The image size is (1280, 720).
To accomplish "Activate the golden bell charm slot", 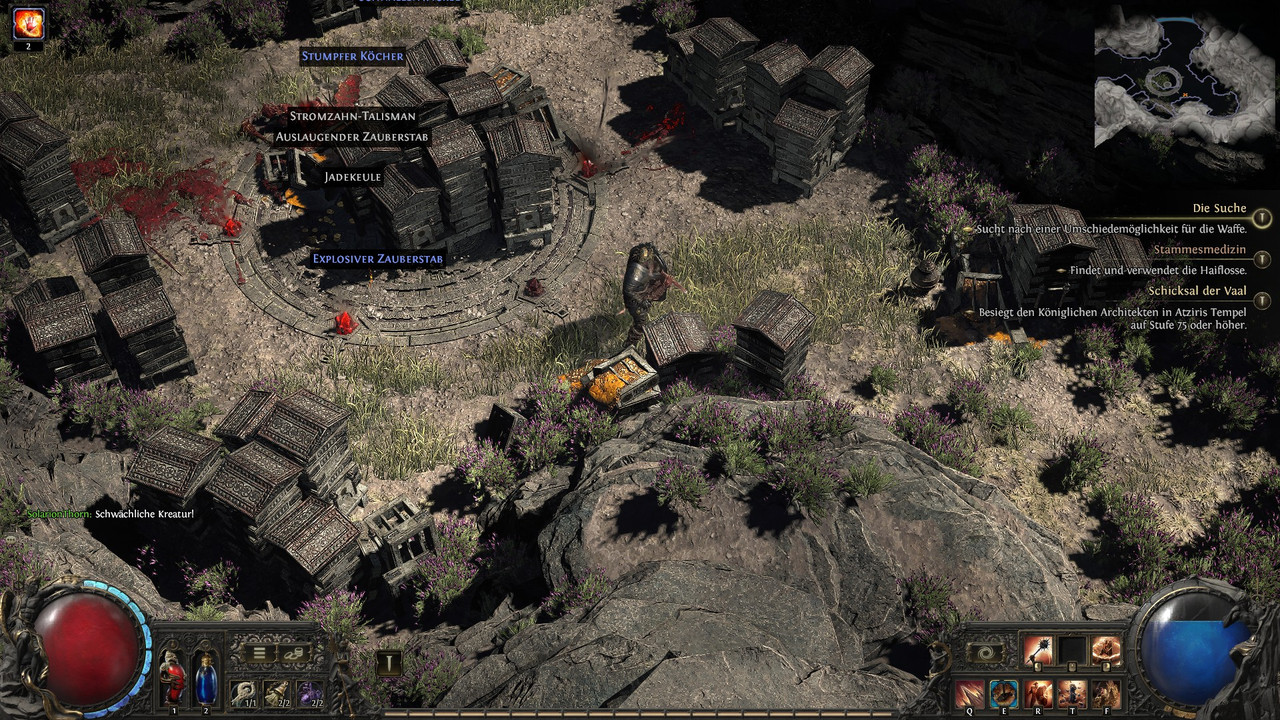I will click(x=276, y=692).
